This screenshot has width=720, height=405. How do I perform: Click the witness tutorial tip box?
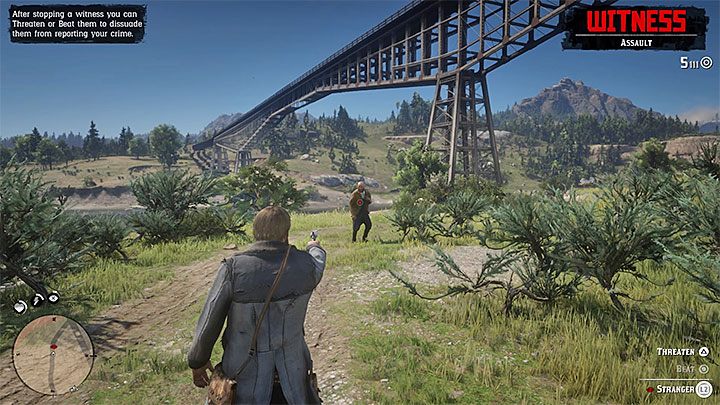click(x=77, y=22)
